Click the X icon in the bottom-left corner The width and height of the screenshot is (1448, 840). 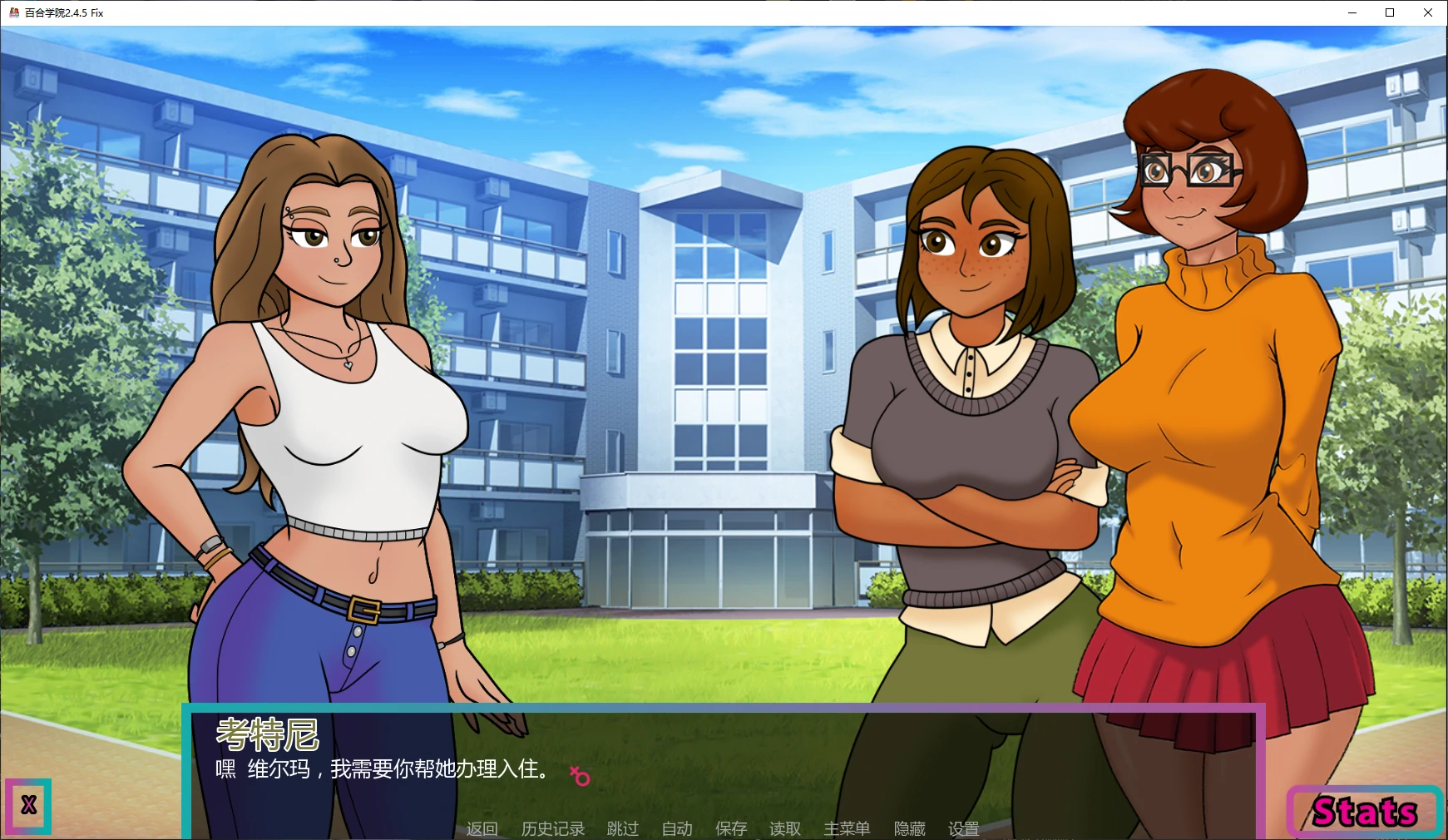tap(27, 806)
